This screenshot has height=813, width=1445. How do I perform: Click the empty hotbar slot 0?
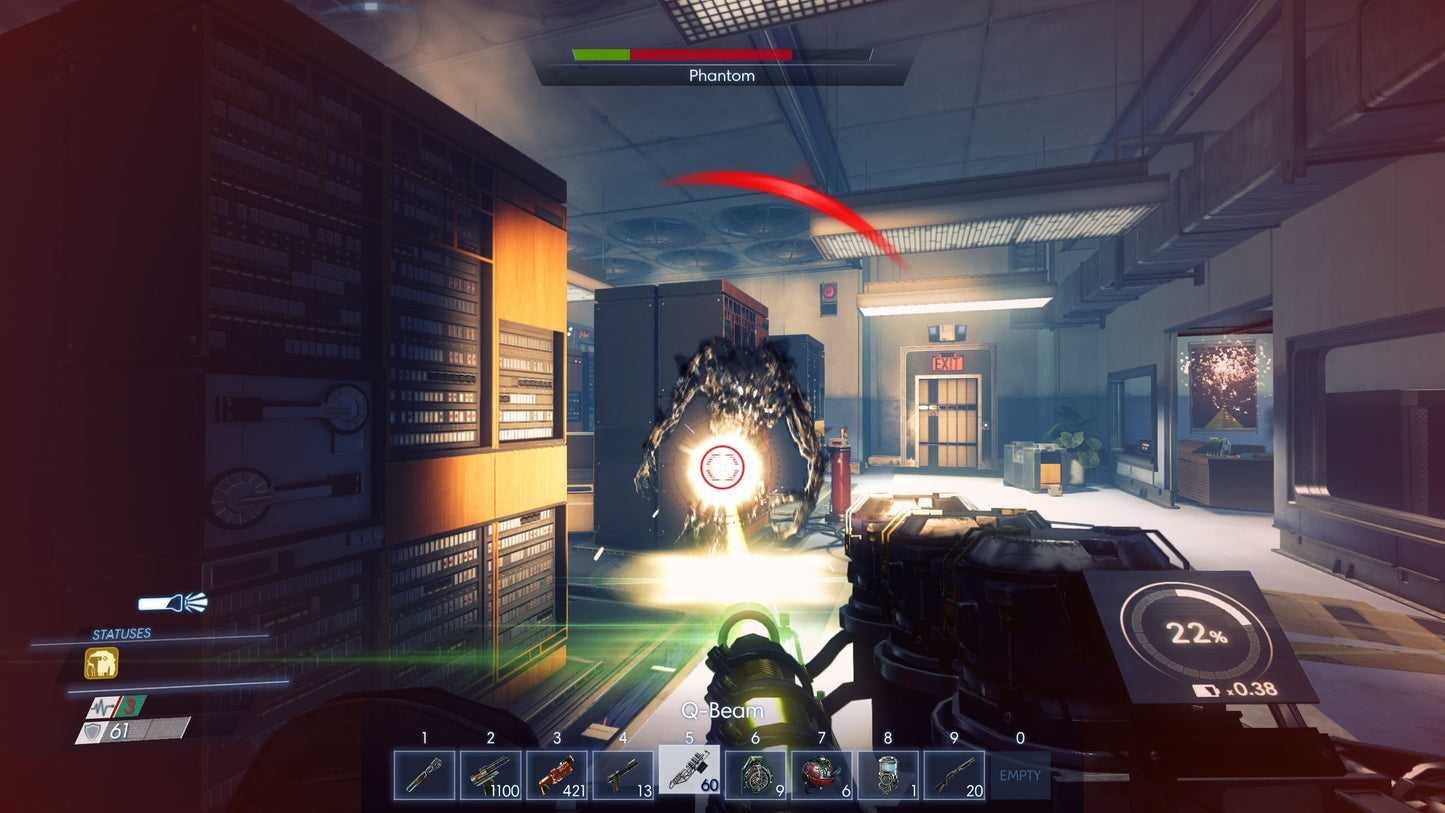tap(1018, 775)
